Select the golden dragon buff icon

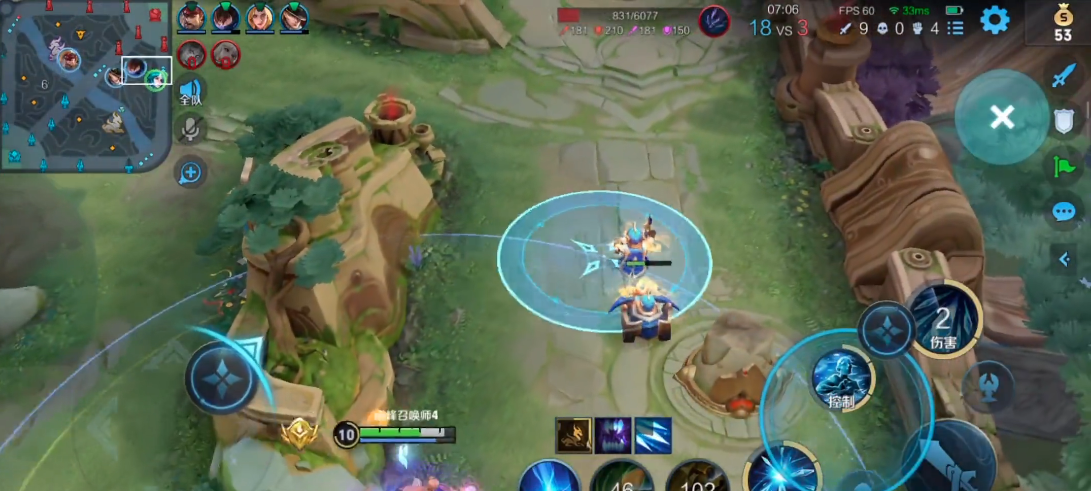tap(573, 435)
